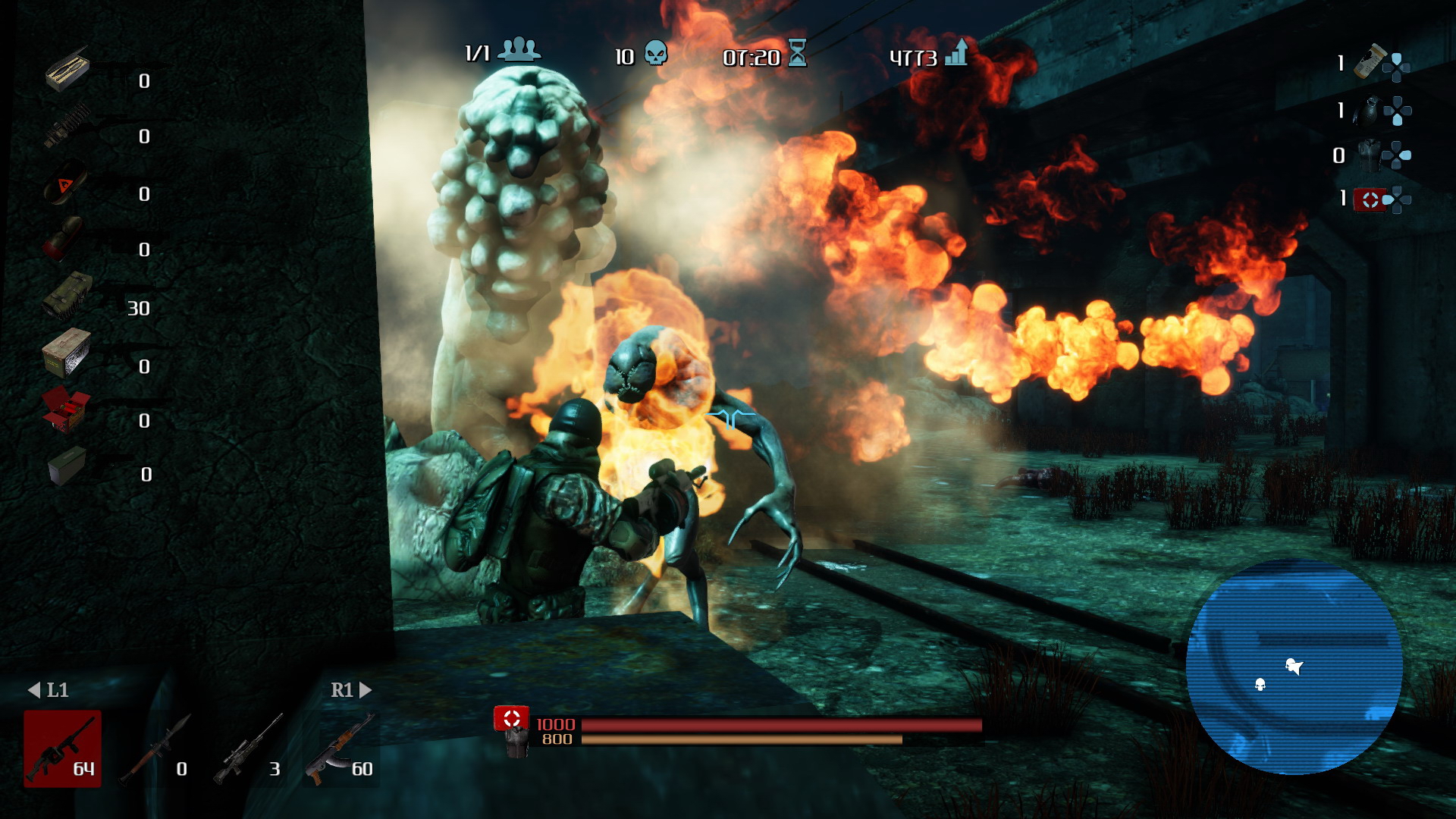Image resolution: width=1456 pixels, height=819 pixels.
Task: Select the highlighted flamethrower weapon slot
Action: [62, 748]
